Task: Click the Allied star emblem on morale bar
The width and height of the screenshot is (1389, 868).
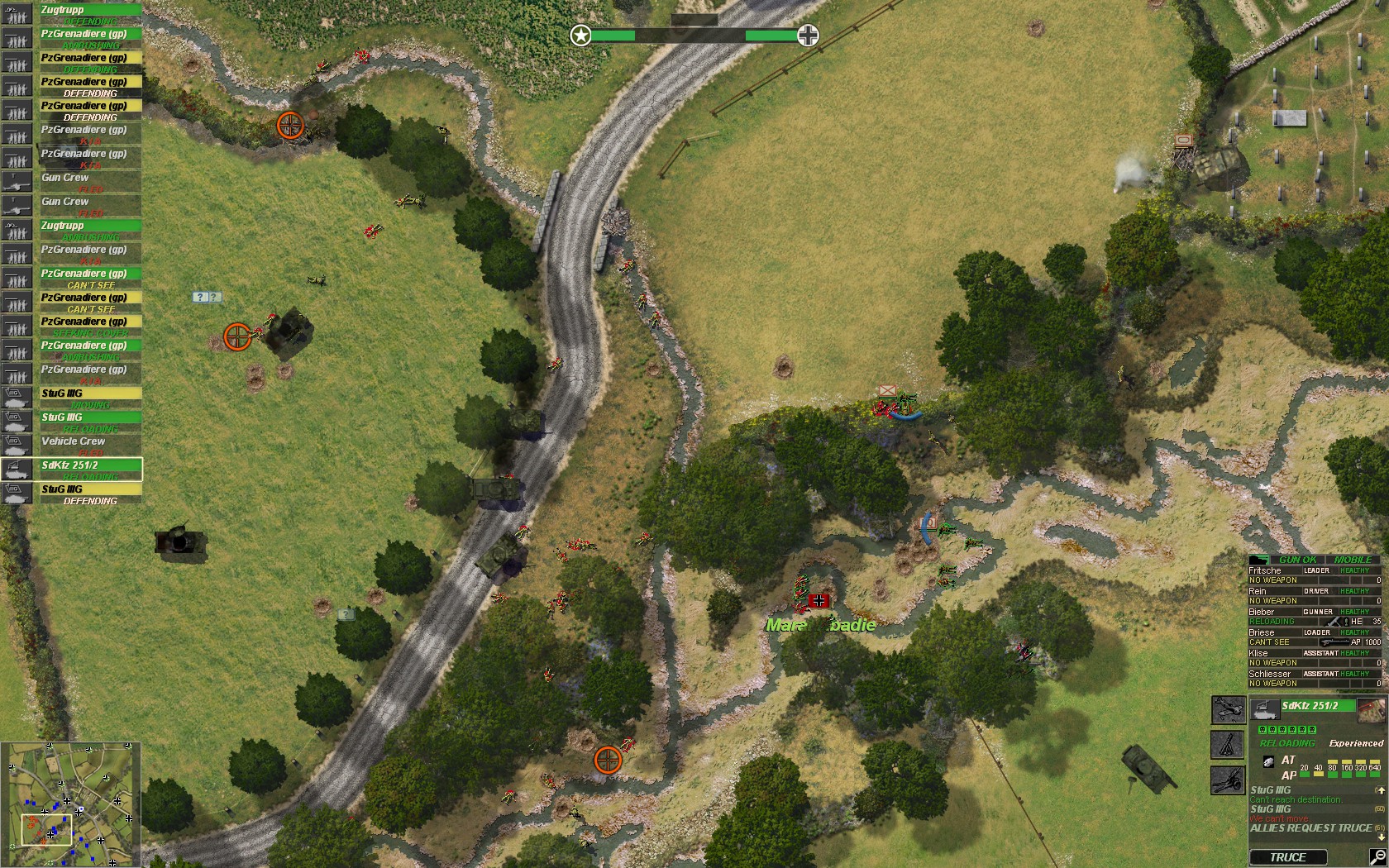Action: 581,36
